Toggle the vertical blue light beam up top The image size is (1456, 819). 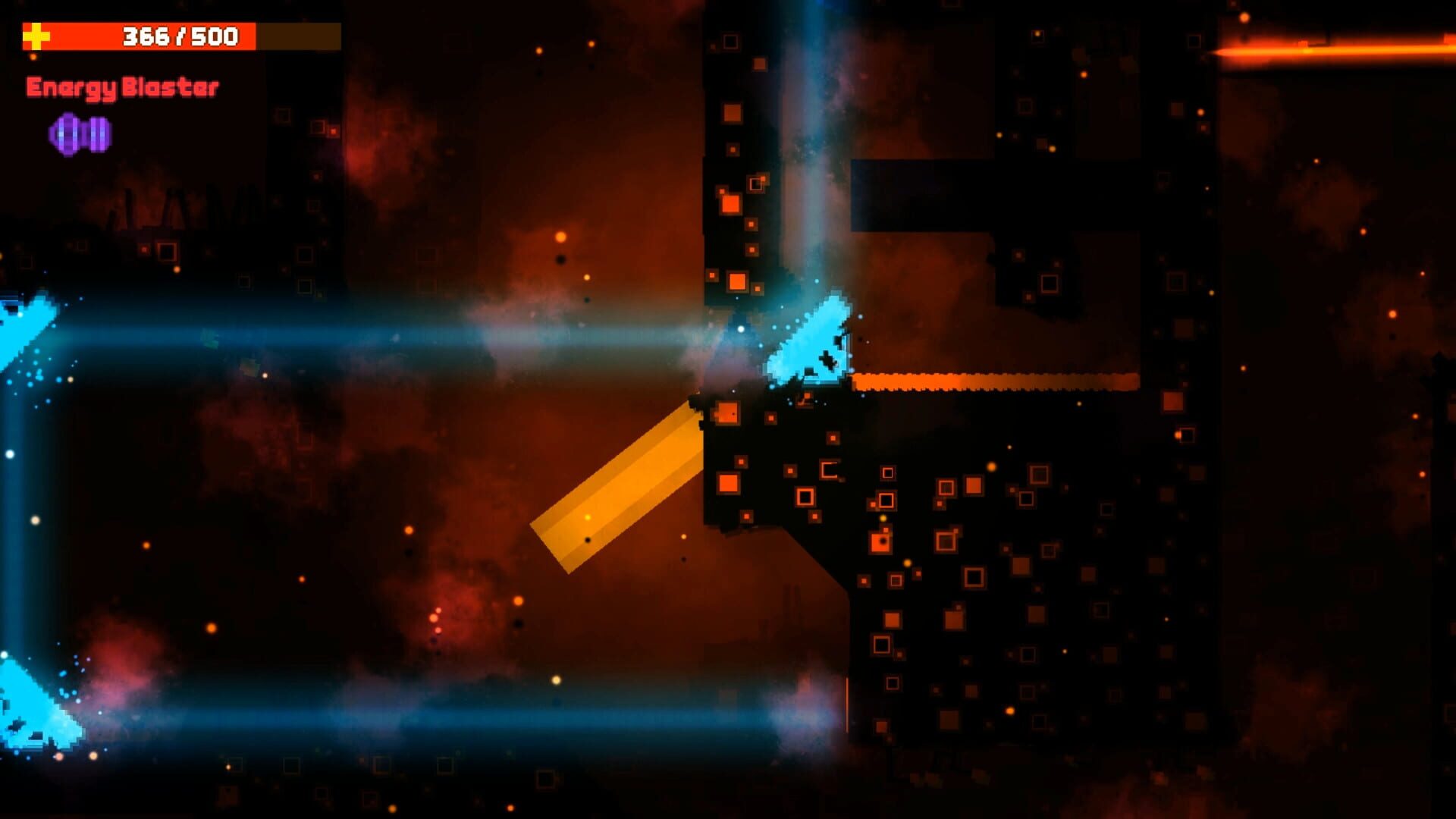coord(808,114)
